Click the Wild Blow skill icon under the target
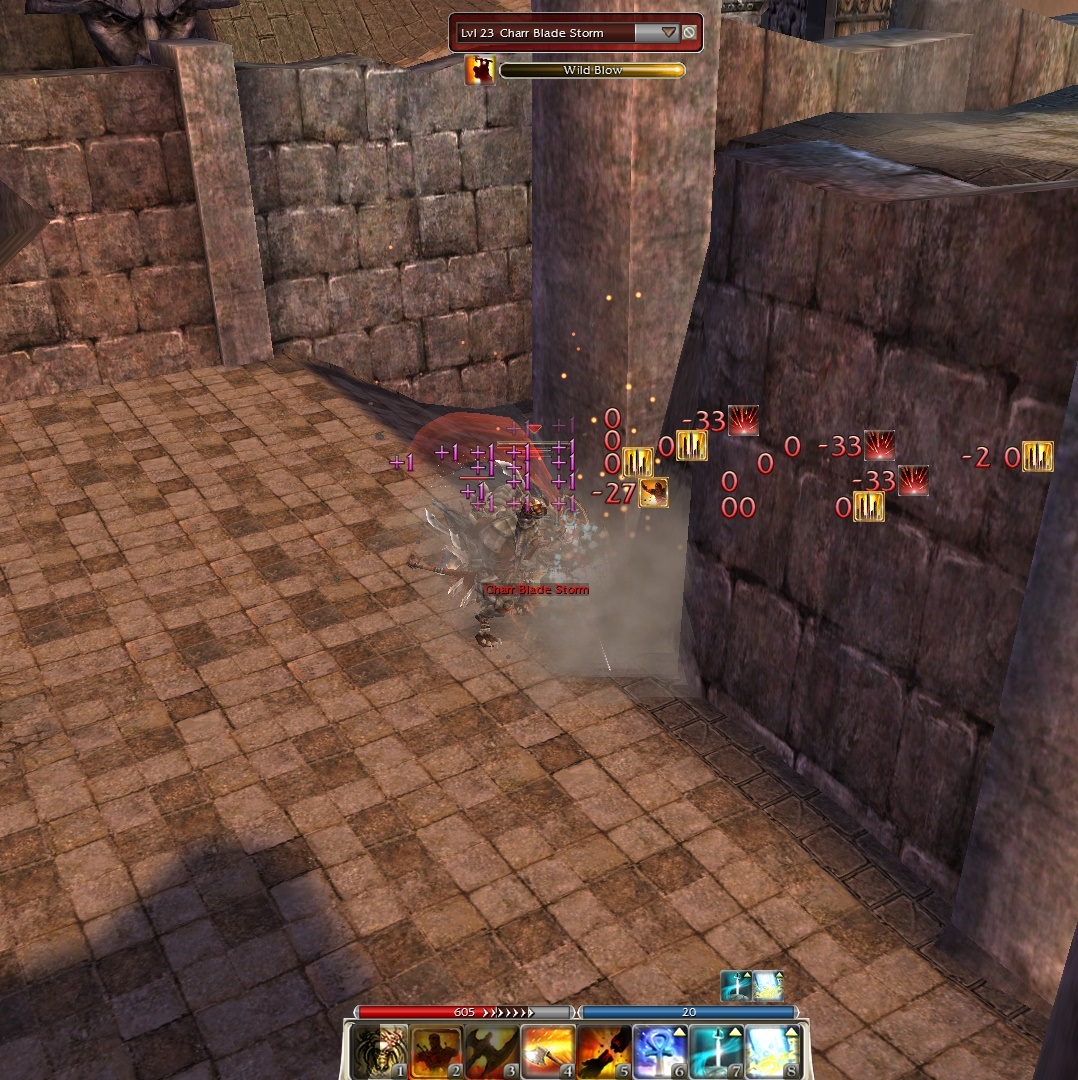The image size is (1078, 1080). click(481, 70)
